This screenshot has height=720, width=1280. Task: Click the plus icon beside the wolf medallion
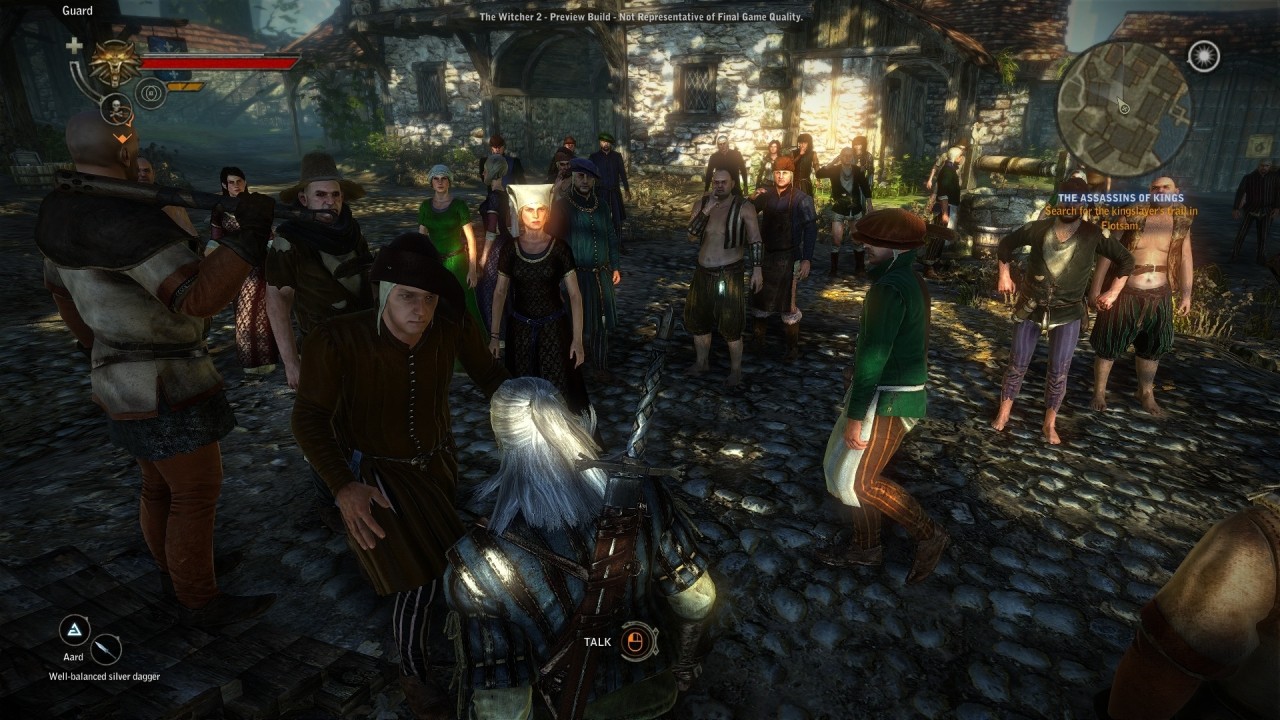click(x=74, y=46)
